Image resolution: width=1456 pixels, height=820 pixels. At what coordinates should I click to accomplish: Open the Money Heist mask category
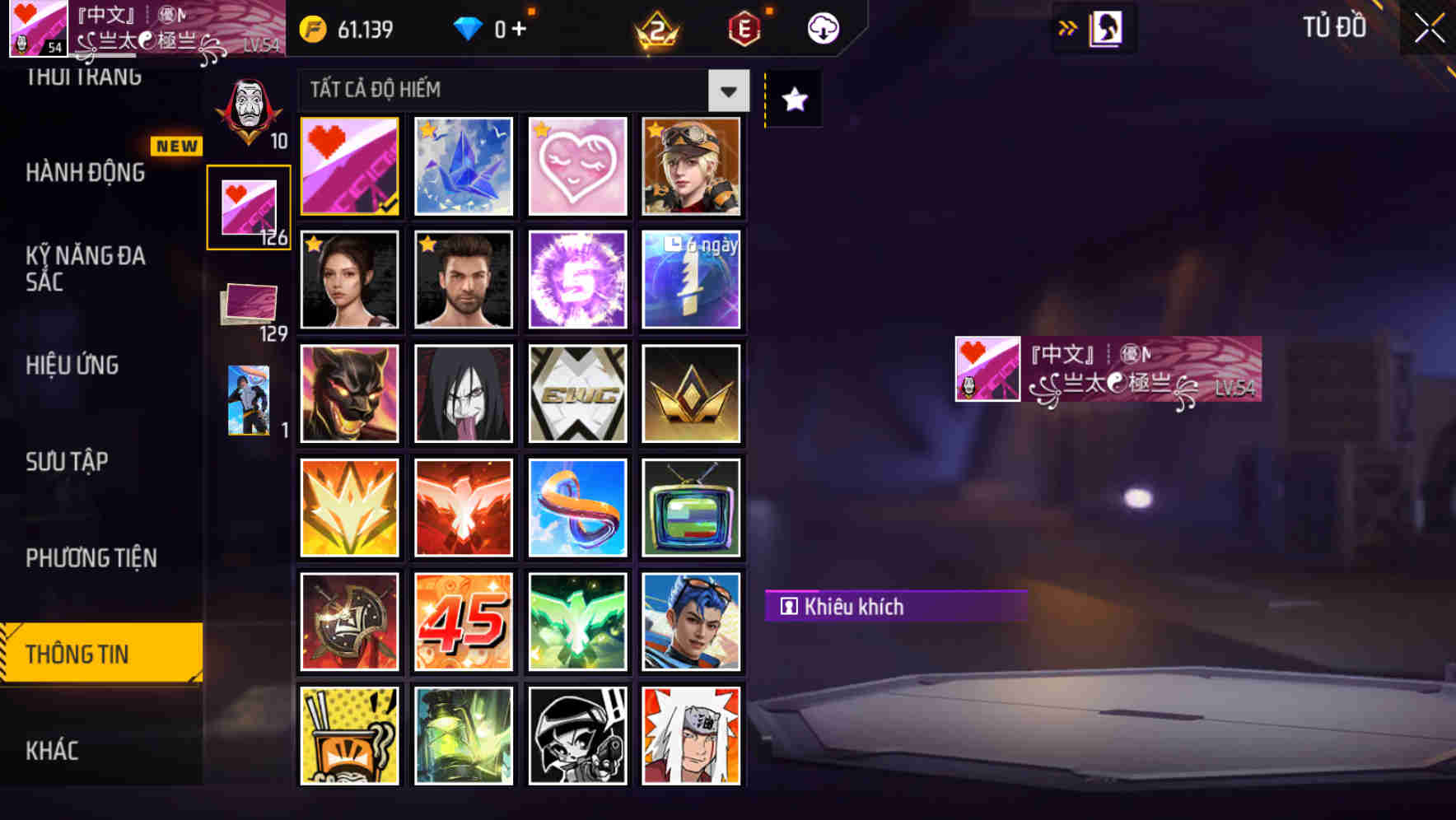click(250, 107)
